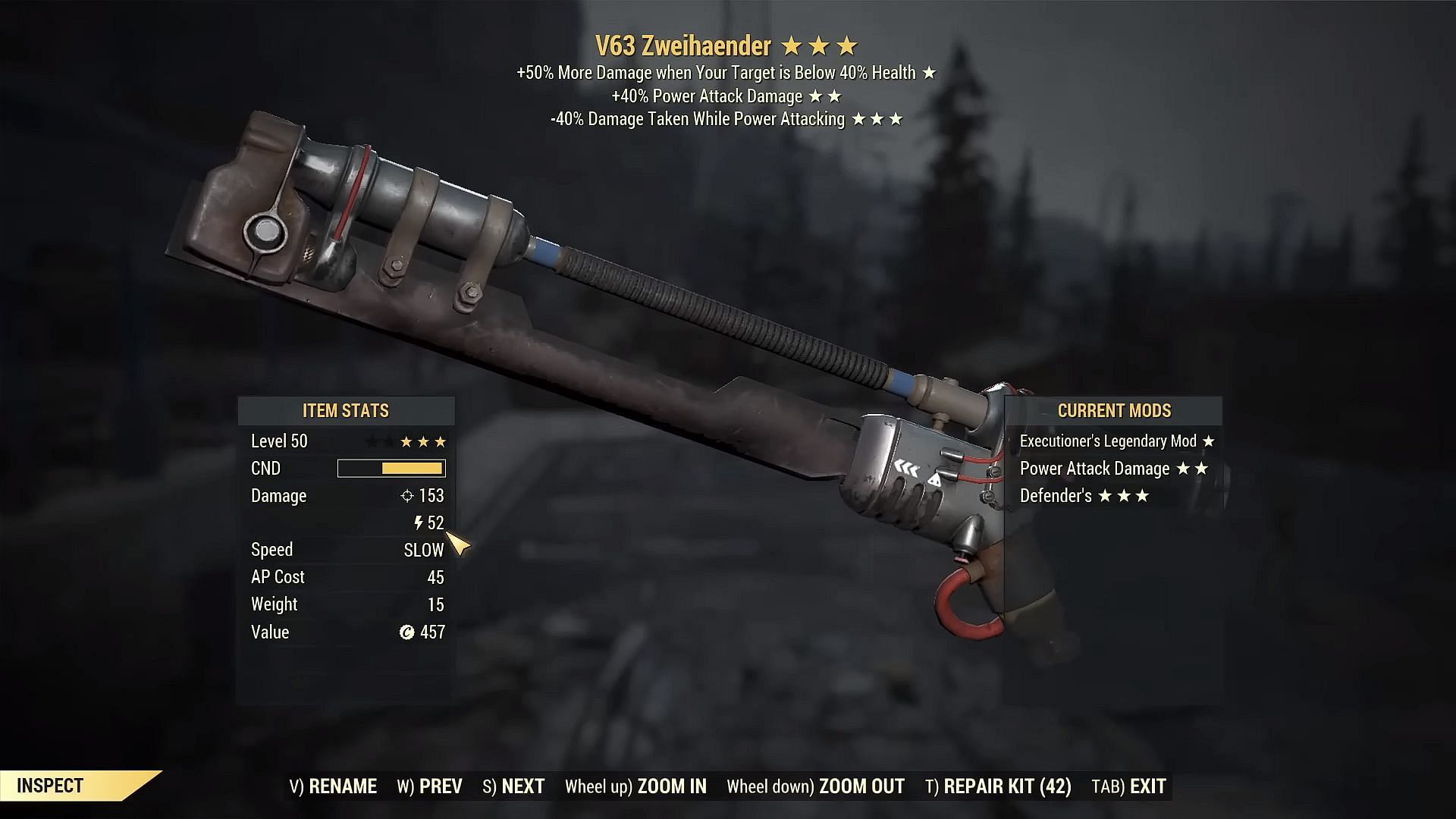Exit the inspect screen
The height and width of the screenshot is (819, 1456).
tap(1128, 786)
